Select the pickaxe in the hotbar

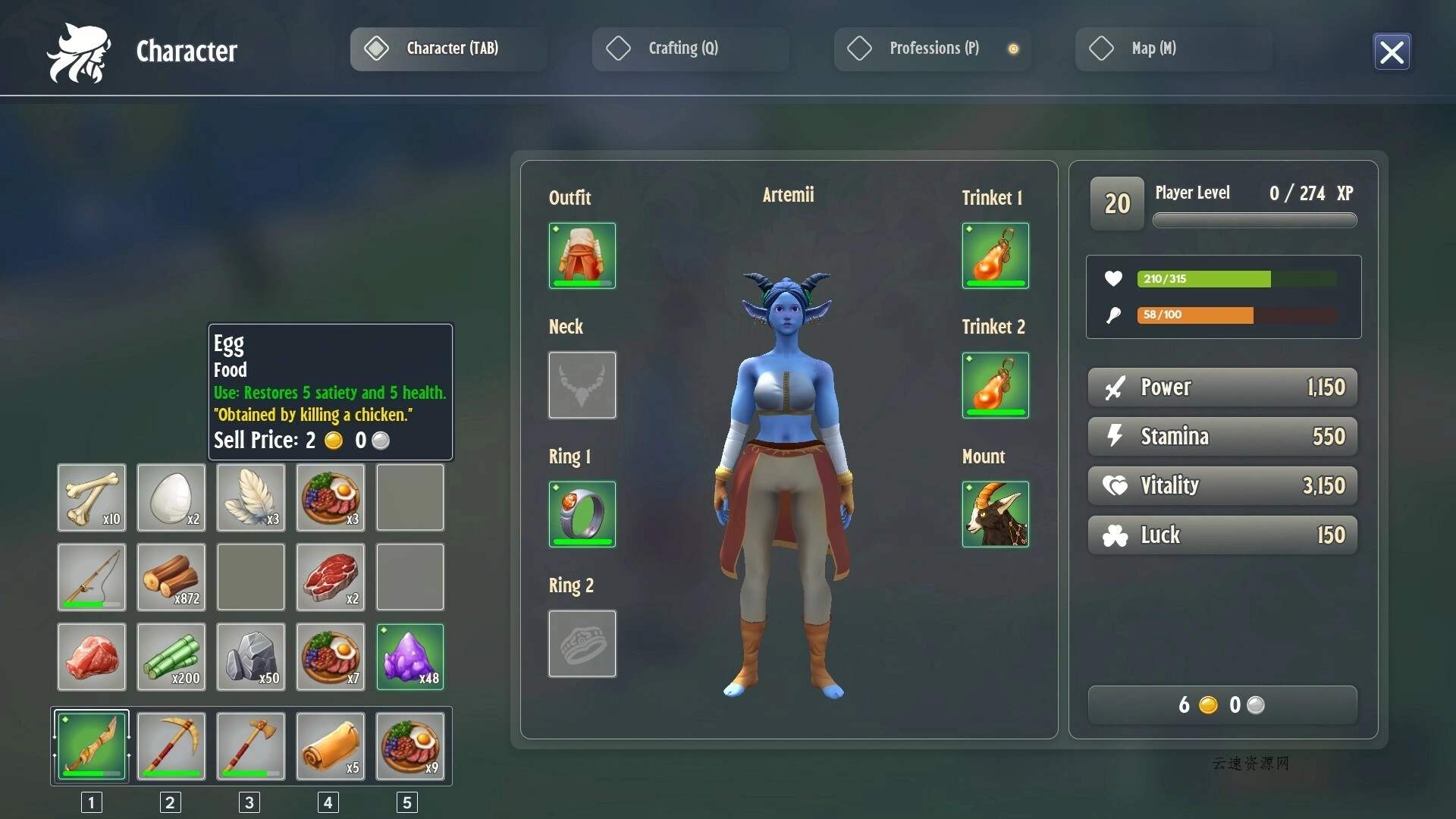[171, 746]
